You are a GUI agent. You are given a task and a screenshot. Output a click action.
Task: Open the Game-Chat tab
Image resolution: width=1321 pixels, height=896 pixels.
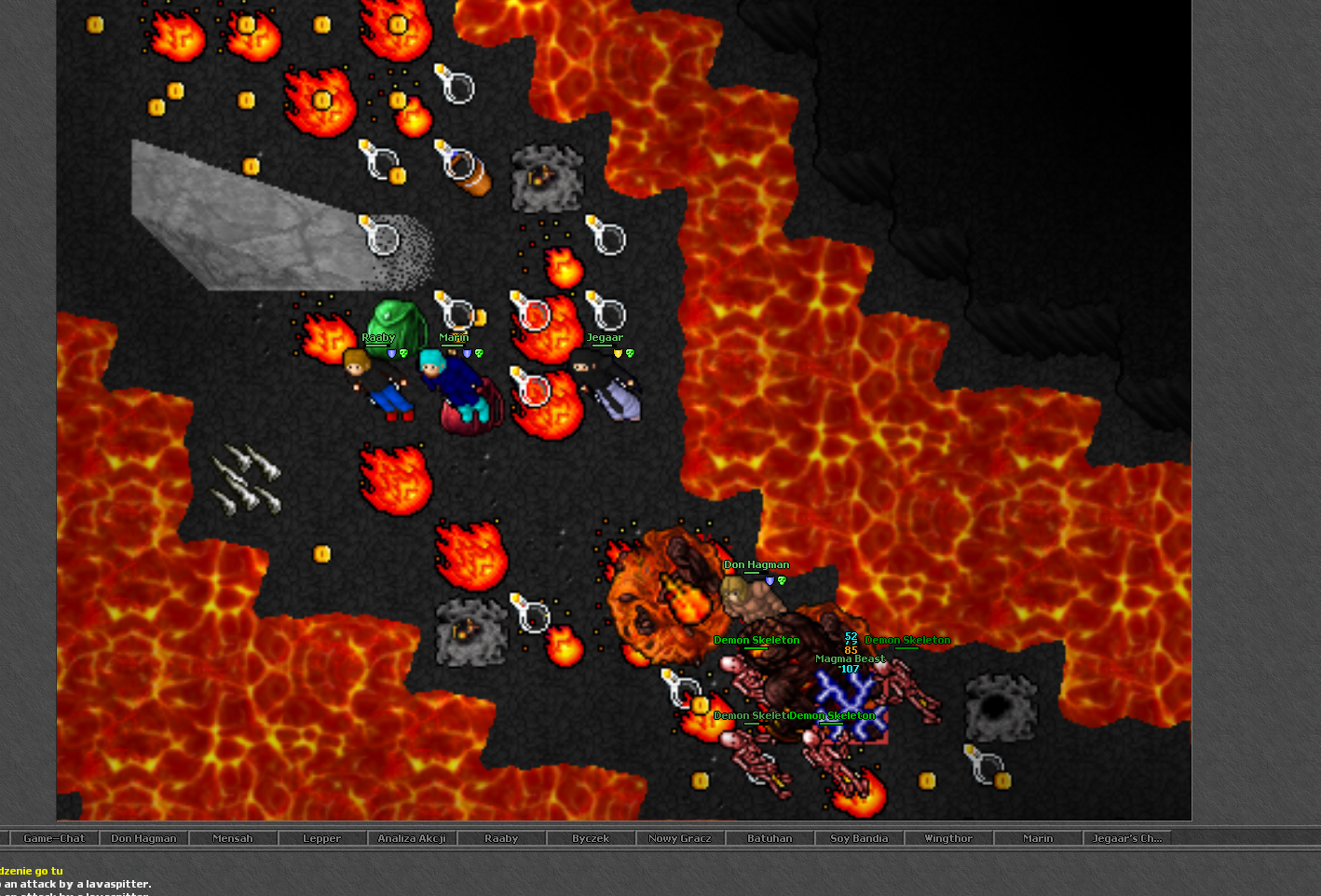pos(54,838)
